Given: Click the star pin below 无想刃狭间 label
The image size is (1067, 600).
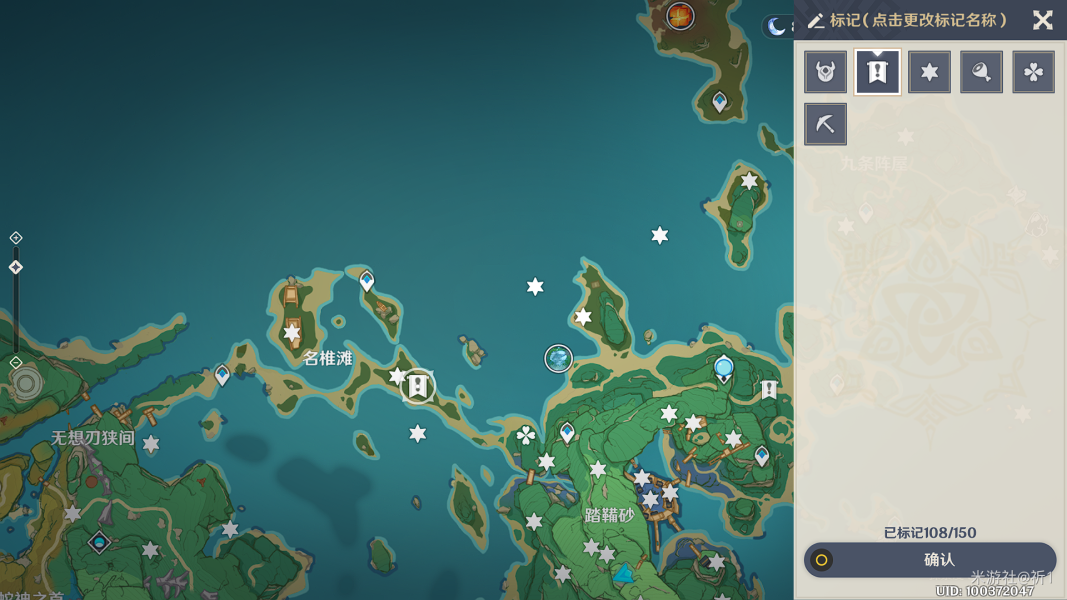Looking at the screenshot, I should (x=151, y=444).
